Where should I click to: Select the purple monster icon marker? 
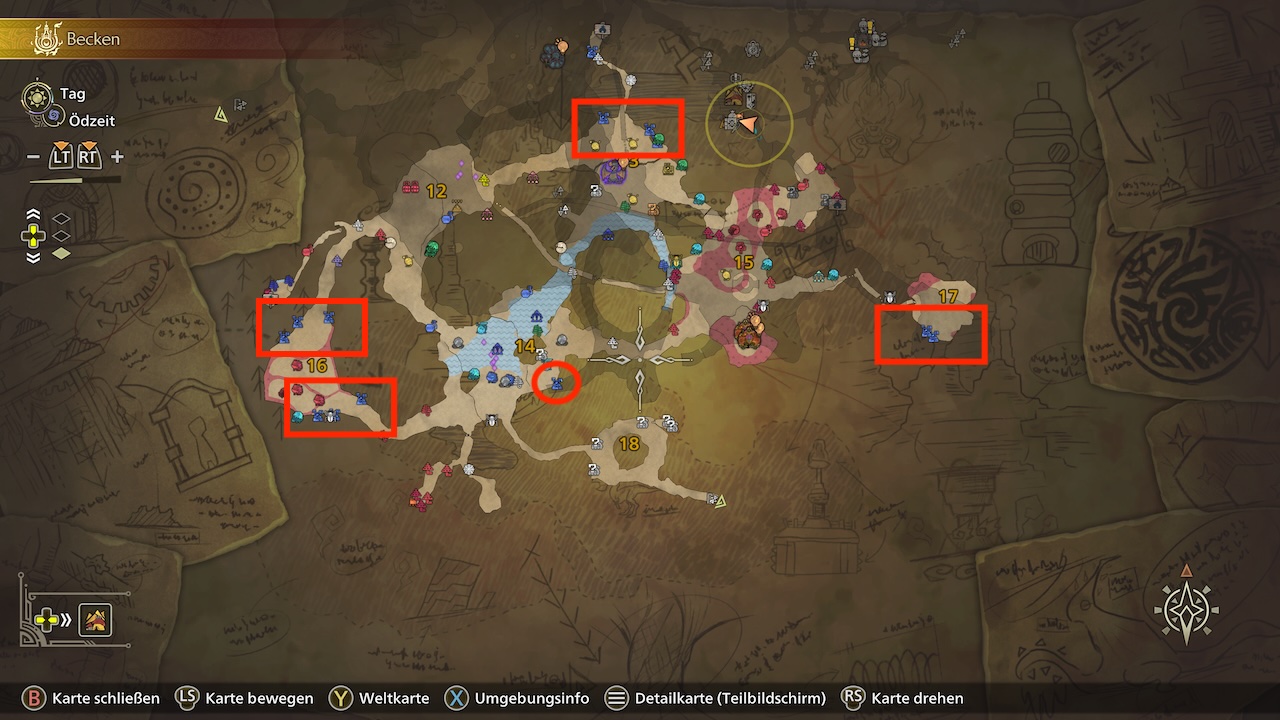pyautogui.click(x=611, y=173)
